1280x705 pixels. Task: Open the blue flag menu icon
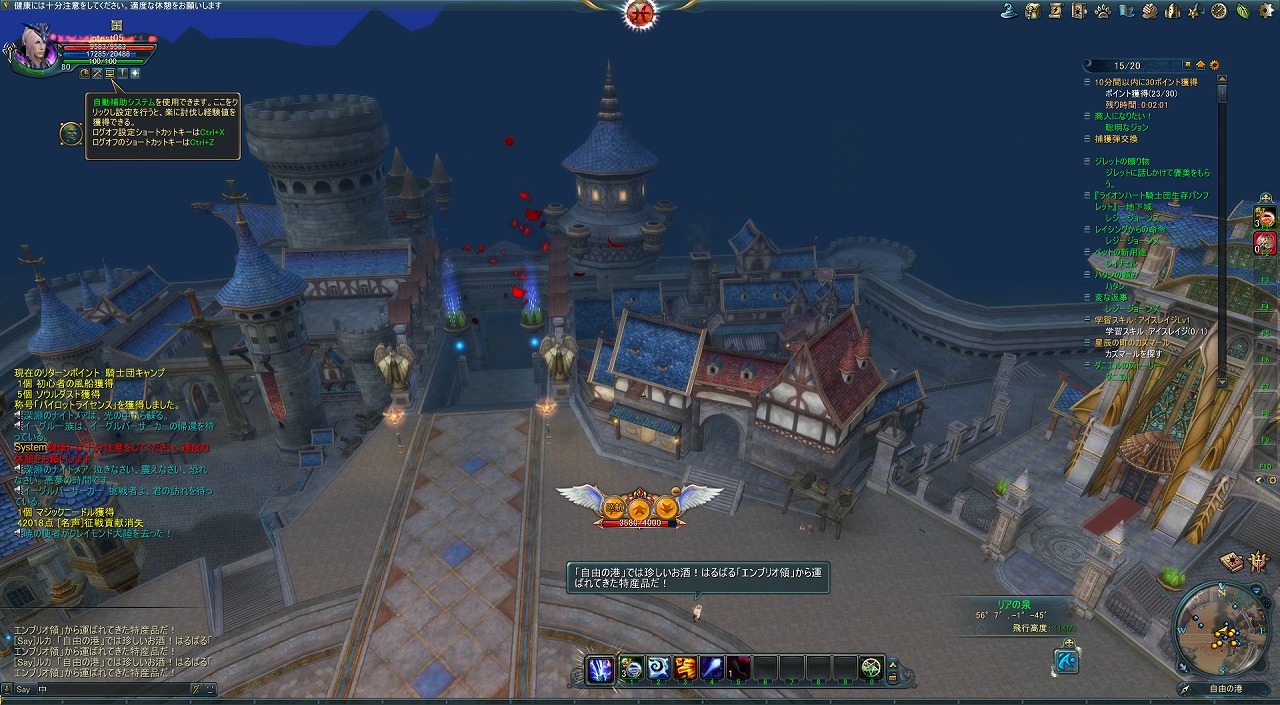[1126, 11]
